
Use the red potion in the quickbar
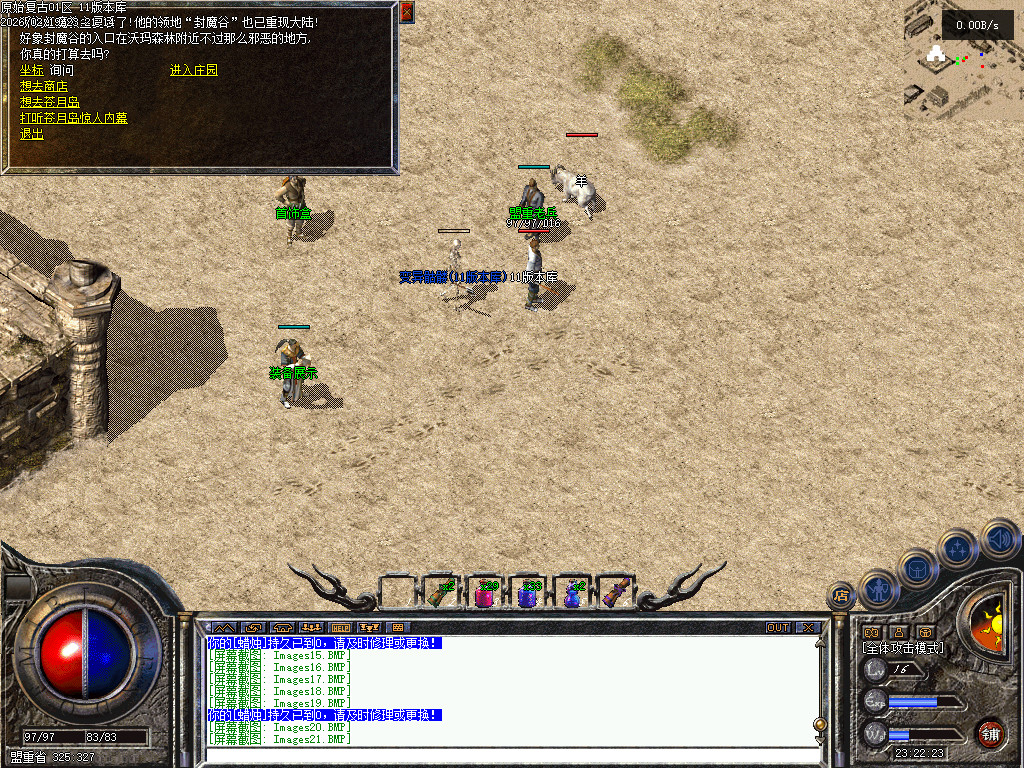(x=485, y=593)
